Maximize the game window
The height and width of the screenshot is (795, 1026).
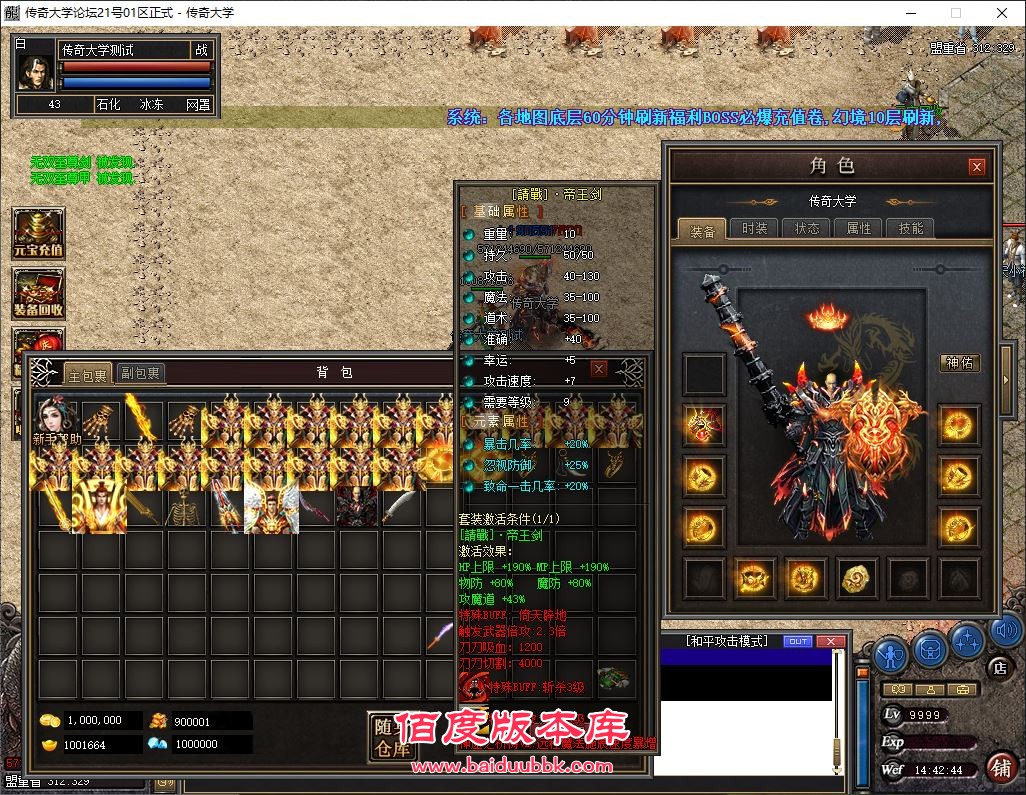click(x=955, y=14)
